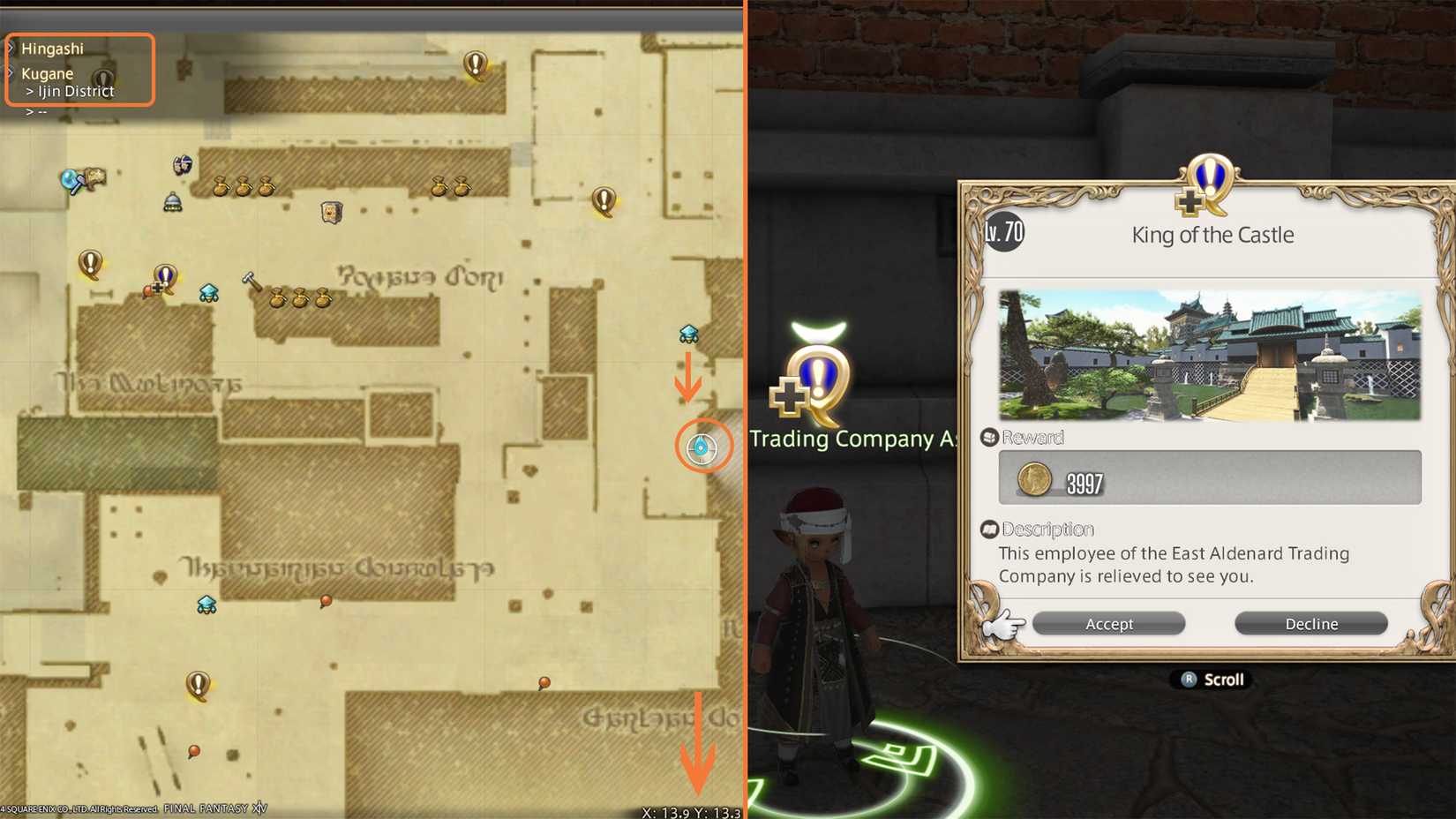Screen dimensions: 1456x819
Task: Click the gil coin icon in the Reward bar
Action: (x=1034, y=479)
